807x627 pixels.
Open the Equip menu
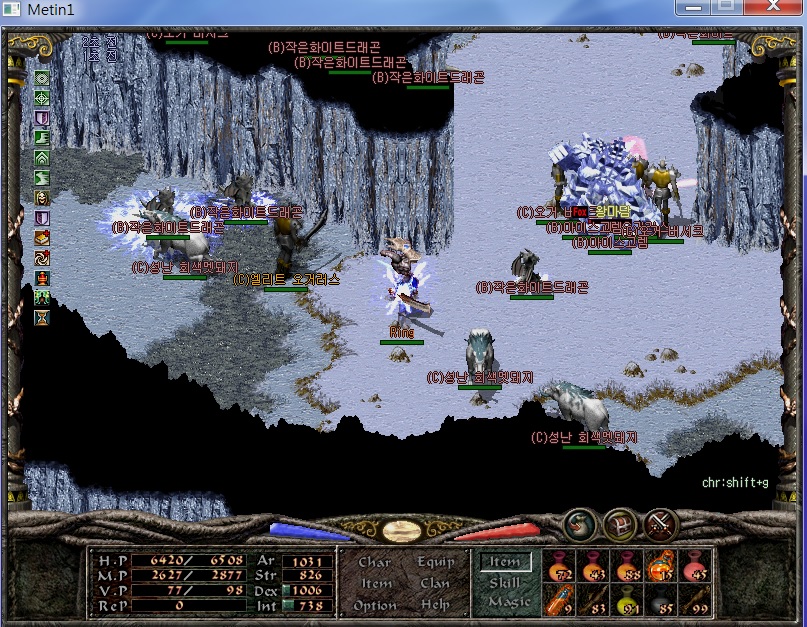click(x=435, y=562)
